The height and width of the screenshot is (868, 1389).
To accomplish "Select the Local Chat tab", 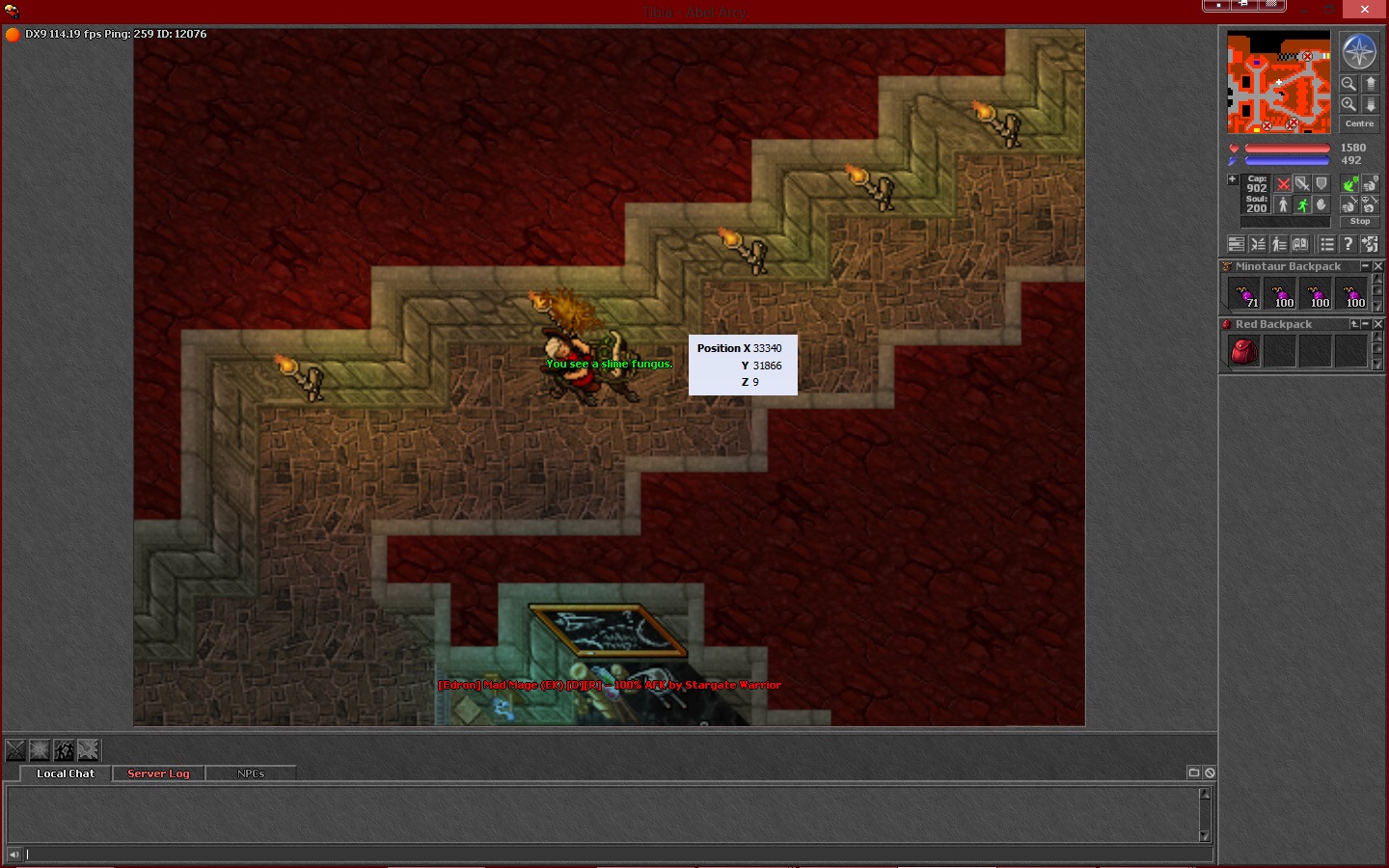I will (66, 773).
